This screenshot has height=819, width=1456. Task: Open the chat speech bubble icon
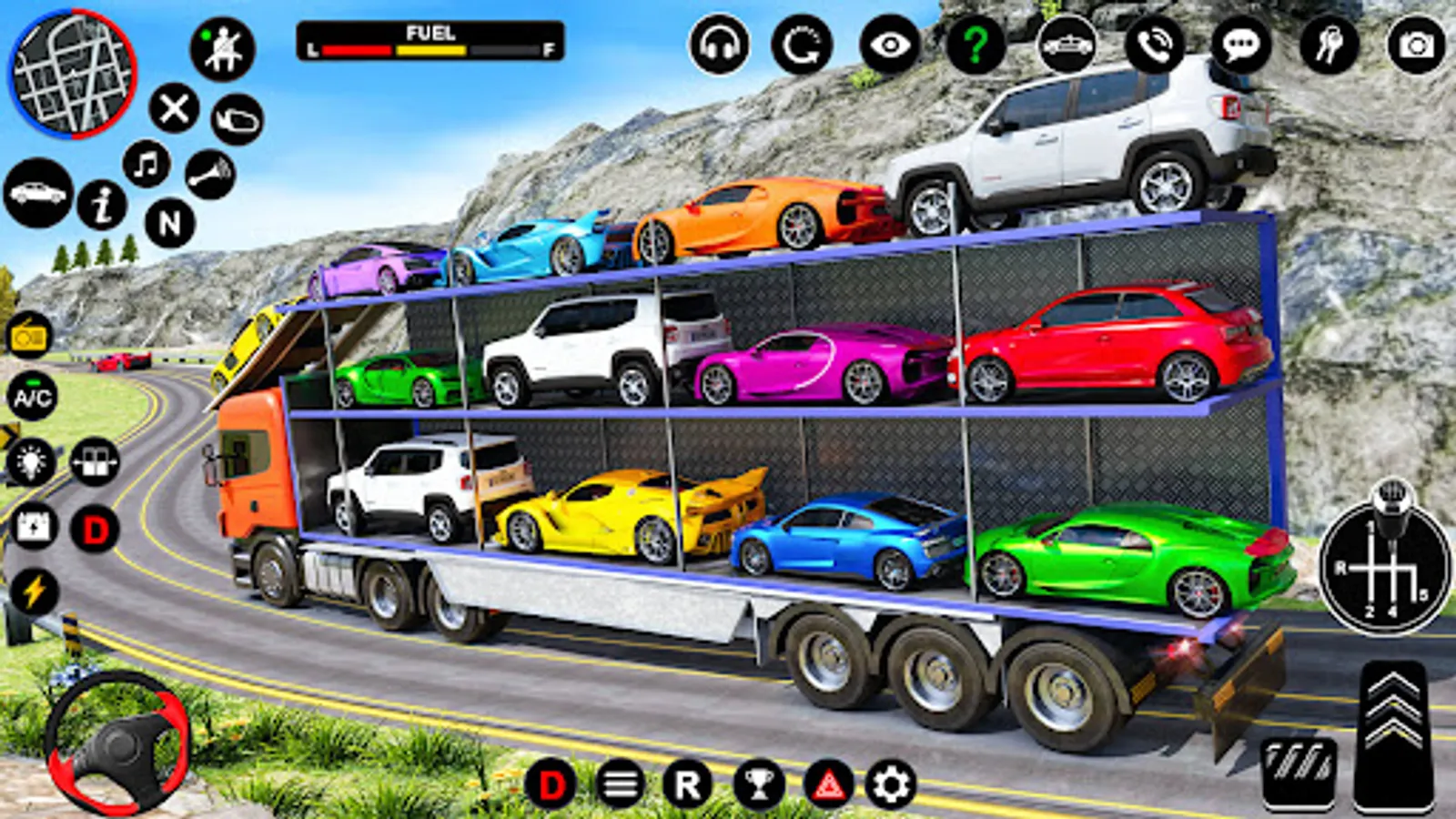(x=1241, y=45)
